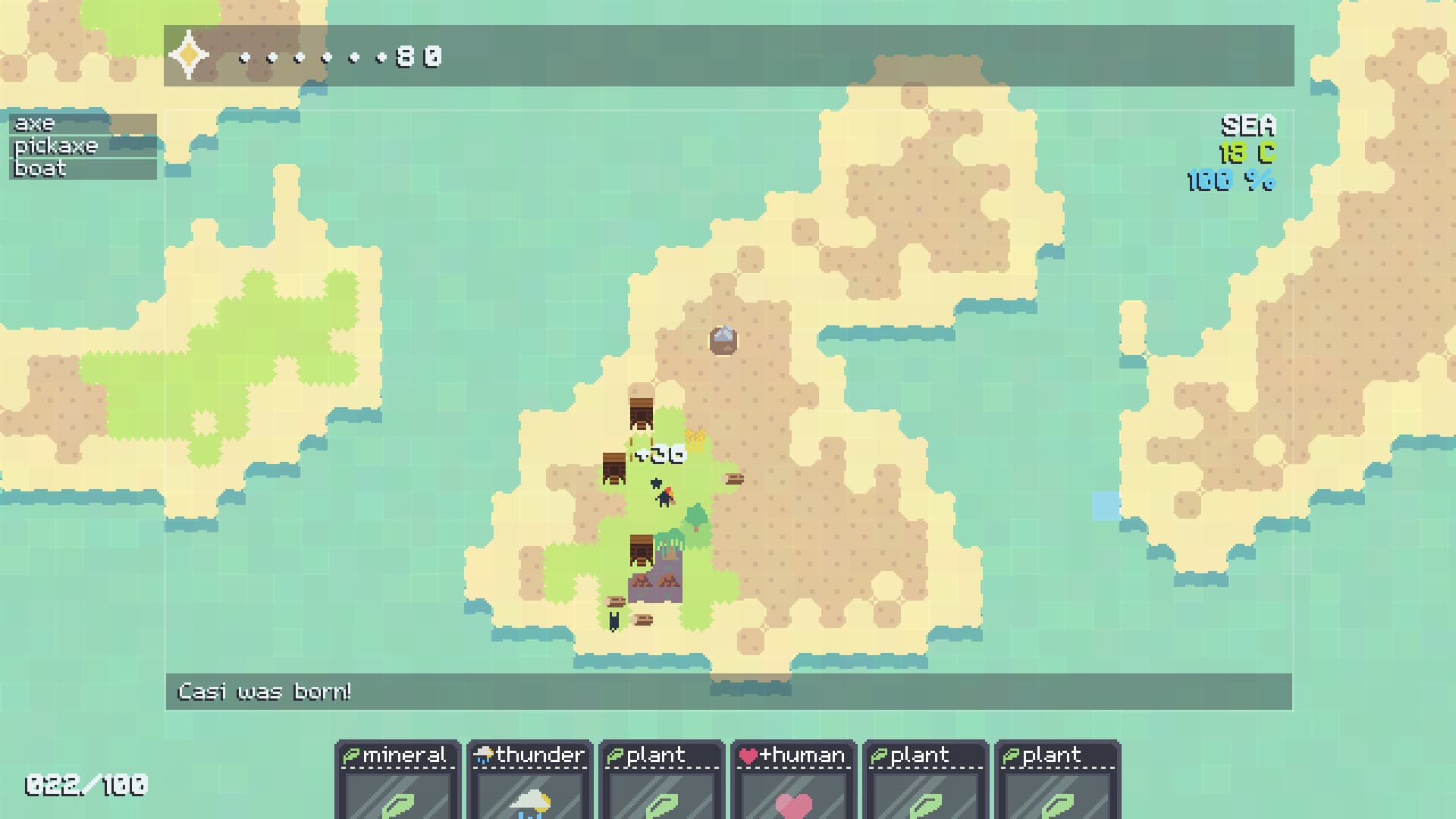Select the +human card header

click(794, 755)
